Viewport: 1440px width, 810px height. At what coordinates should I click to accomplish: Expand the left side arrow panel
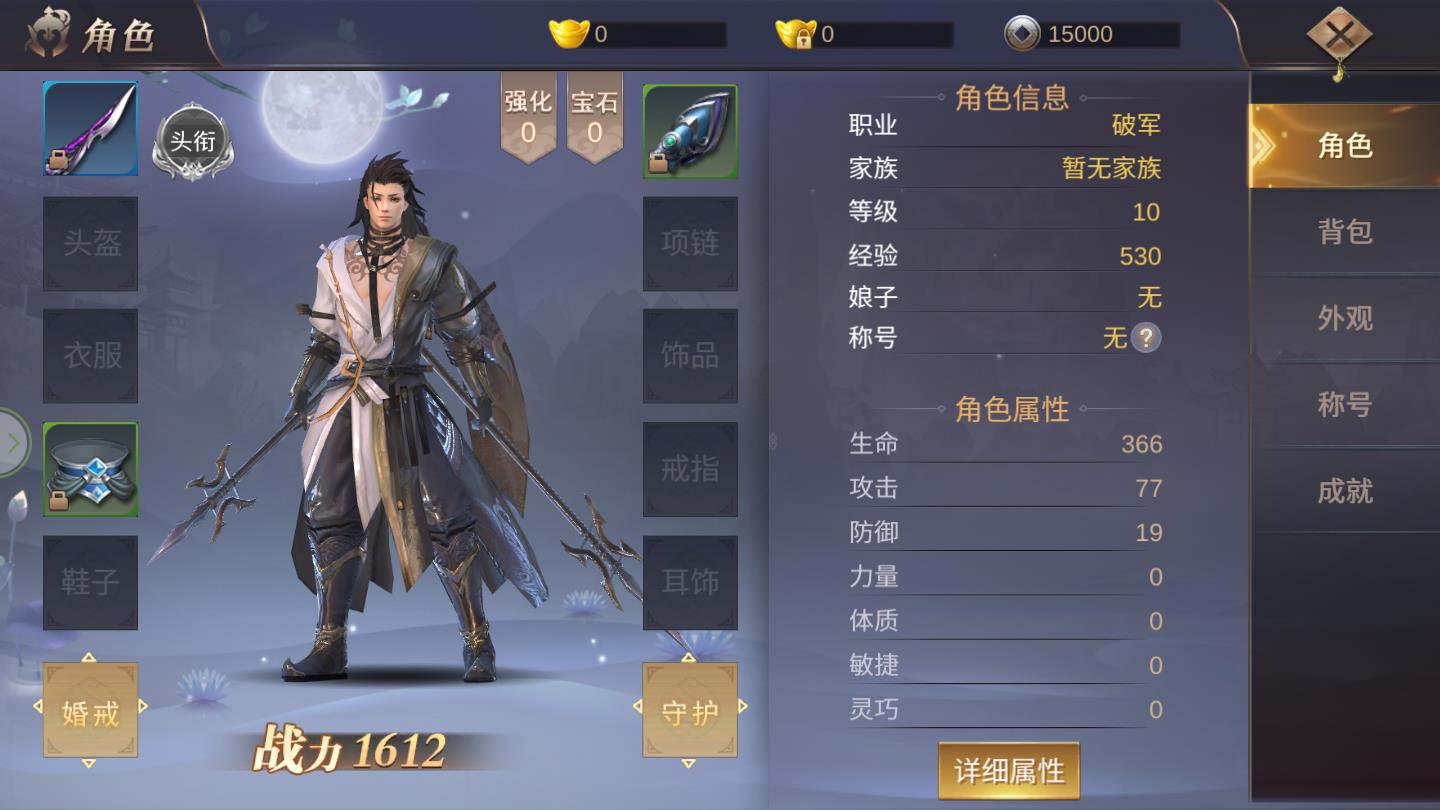point(14,440)
